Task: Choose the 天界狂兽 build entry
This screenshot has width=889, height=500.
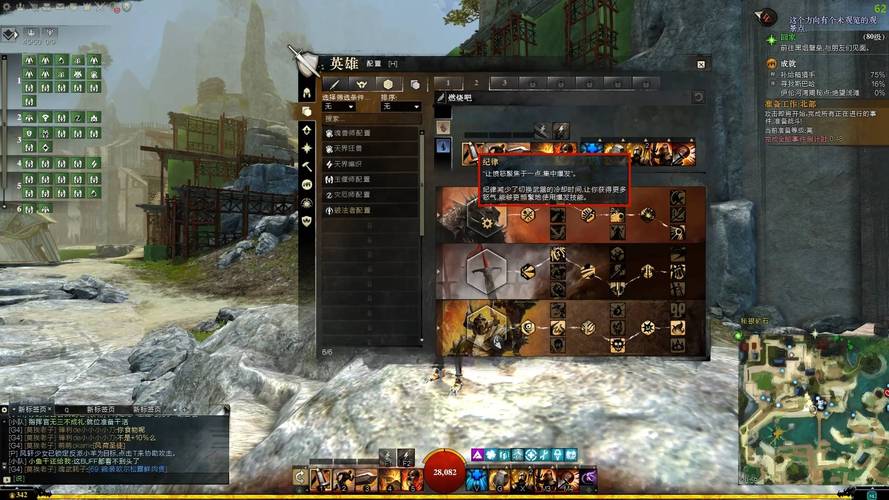Action: [x=368, y=148]
